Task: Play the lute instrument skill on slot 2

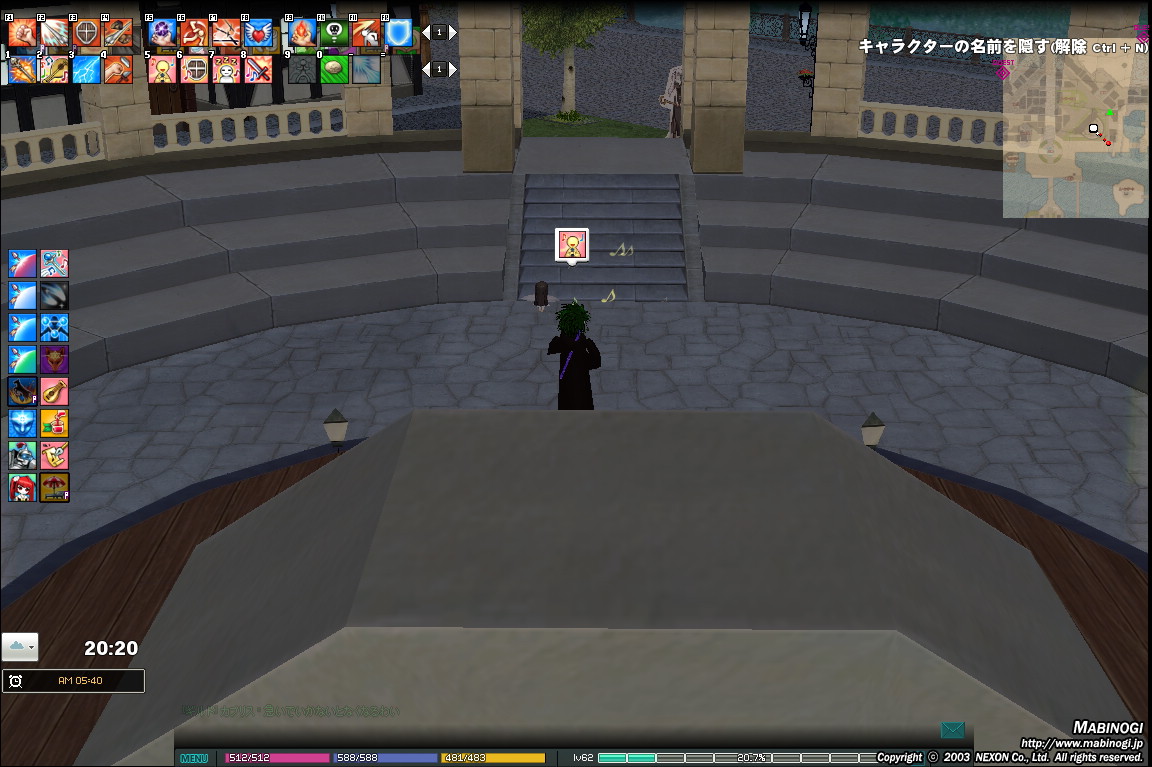Action: (x=54, y=69)
